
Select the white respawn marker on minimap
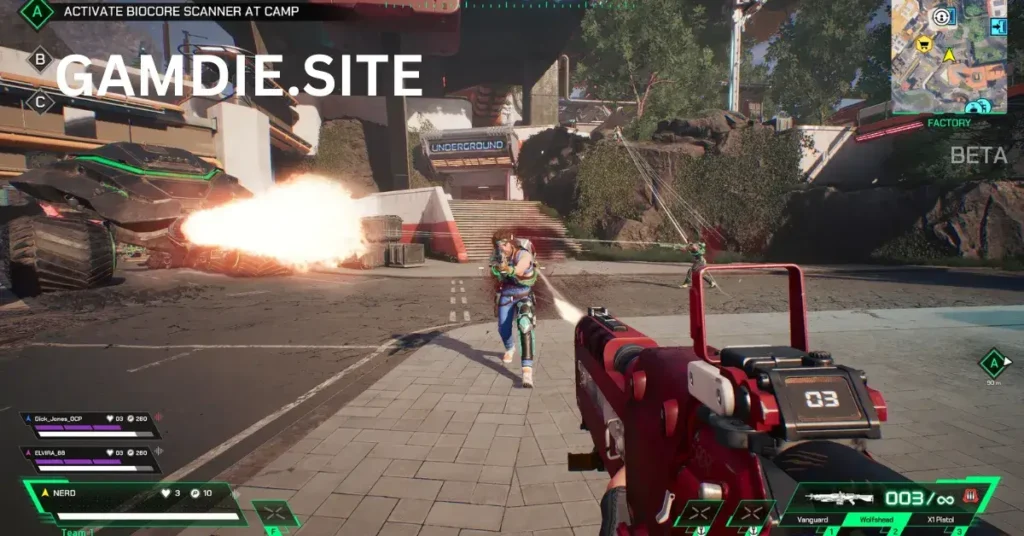pos(941,17)
